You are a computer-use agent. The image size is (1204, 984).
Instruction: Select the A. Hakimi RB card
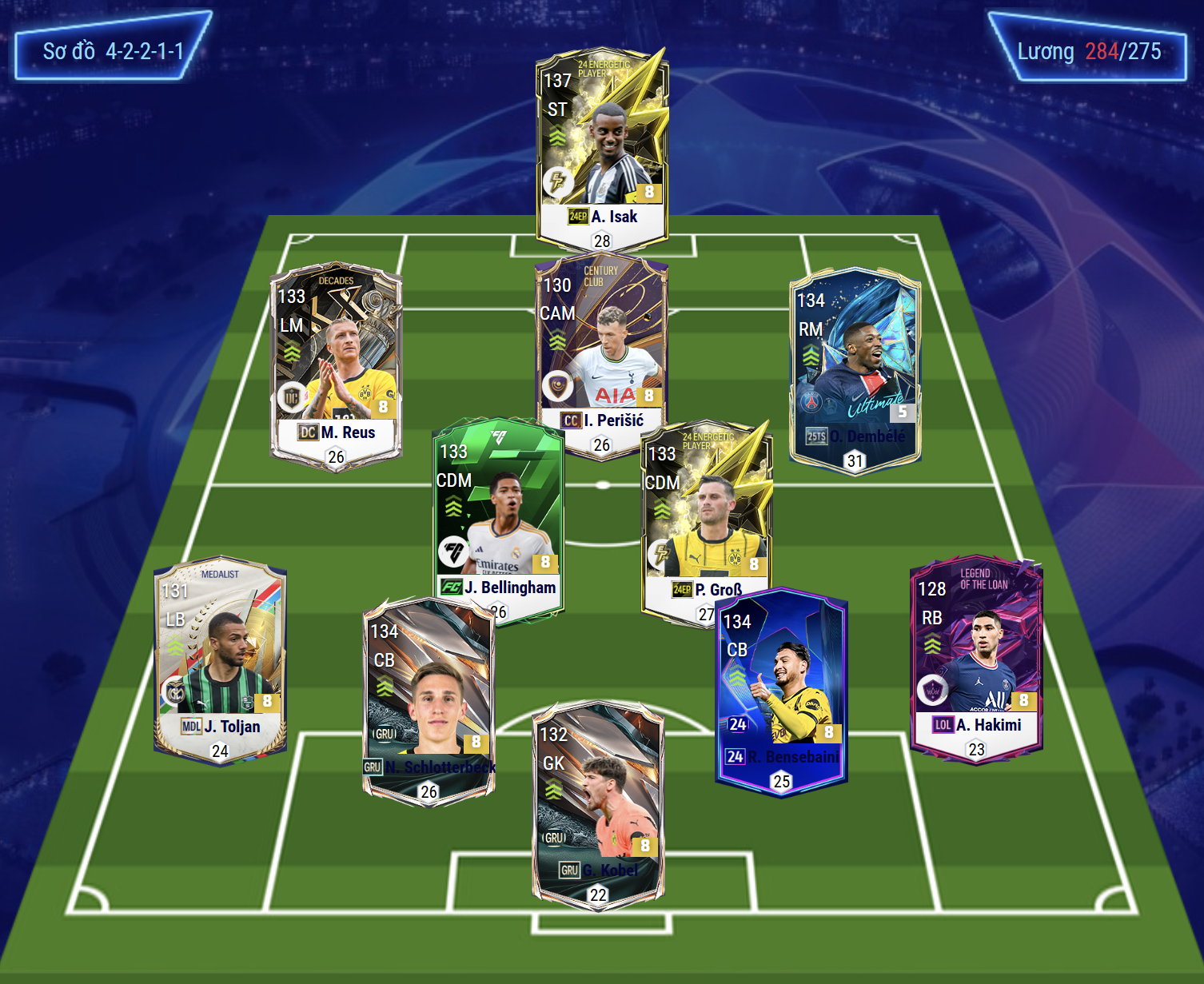coord(976,659)
